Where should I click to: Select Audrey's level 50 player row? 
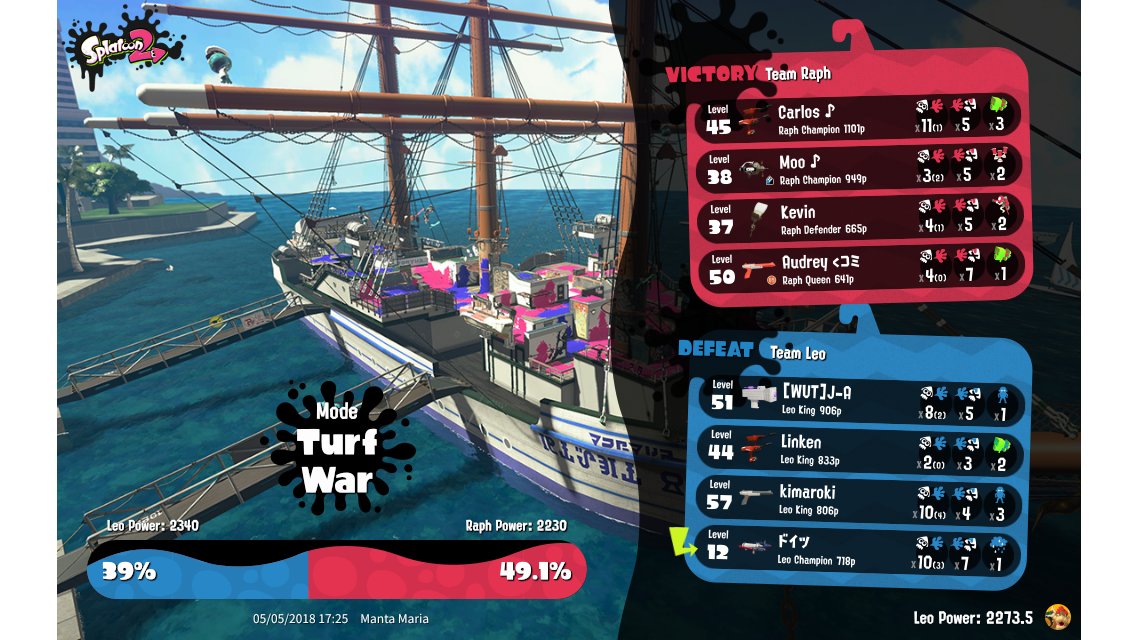[x=860, y=268]
